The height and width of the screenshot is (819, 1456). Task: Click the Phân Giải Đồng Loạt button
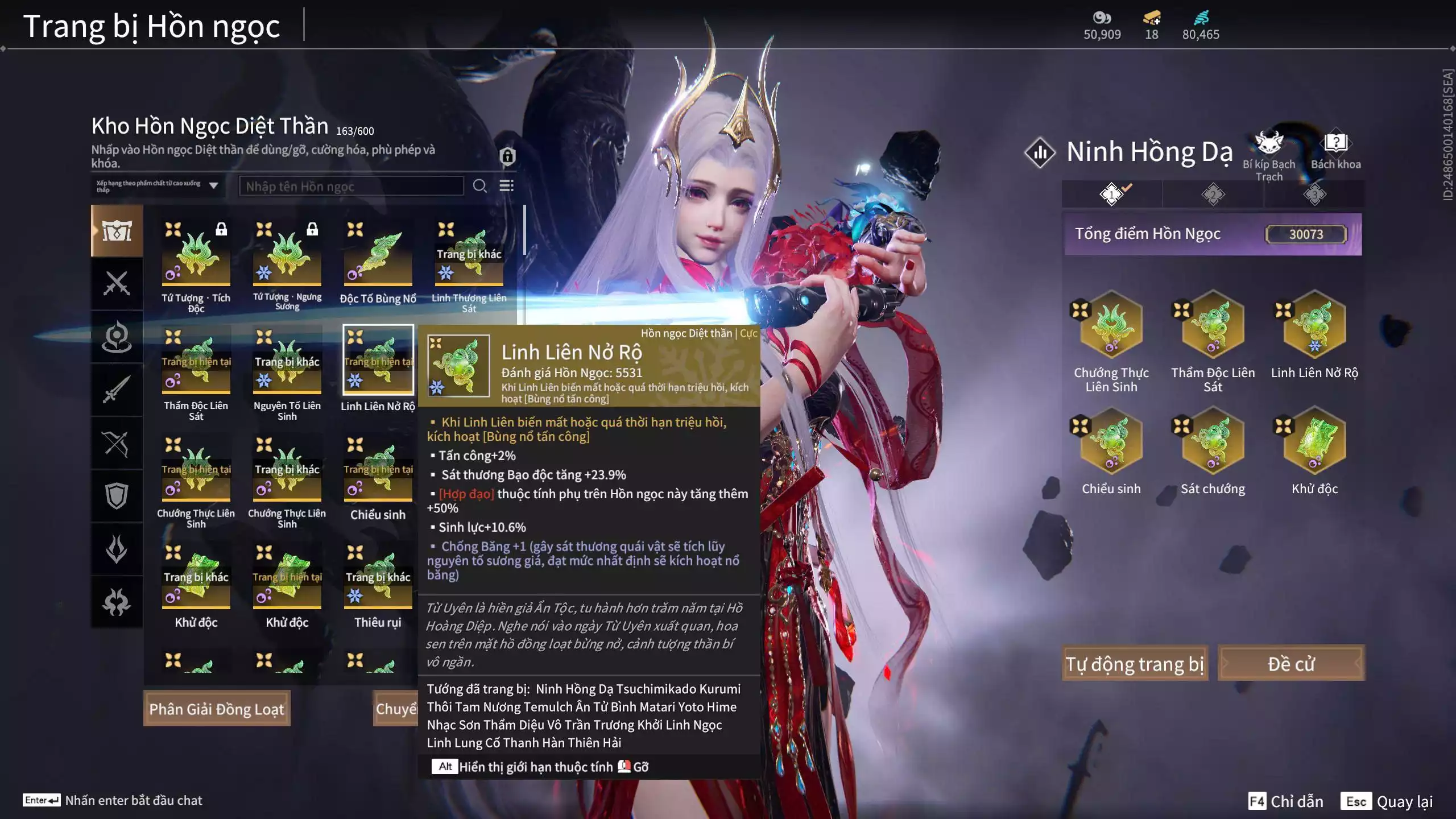click(x=217, y=709)
